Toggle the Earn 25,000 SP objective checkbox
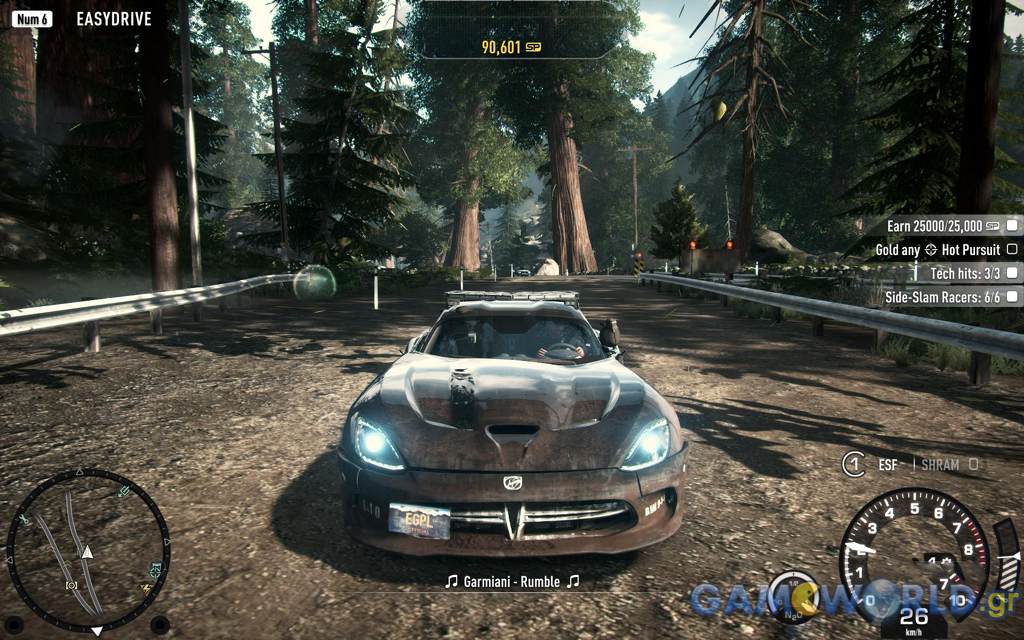Image resolution: width=1024 pixels, height=640 pixels. (x=1012, y=226)
